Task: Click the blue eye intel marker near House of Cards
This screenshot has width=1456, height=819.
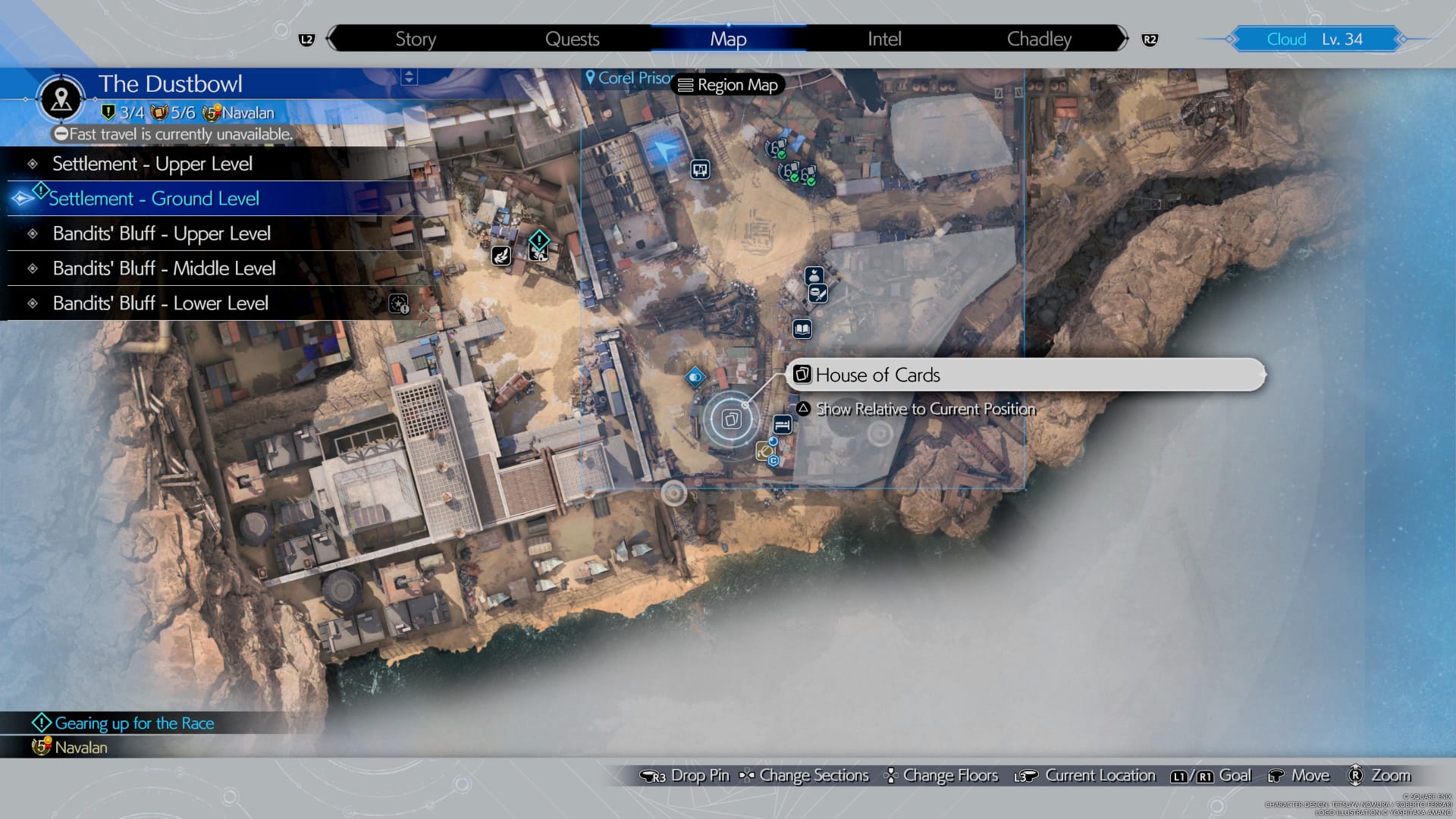Action: 696,377
